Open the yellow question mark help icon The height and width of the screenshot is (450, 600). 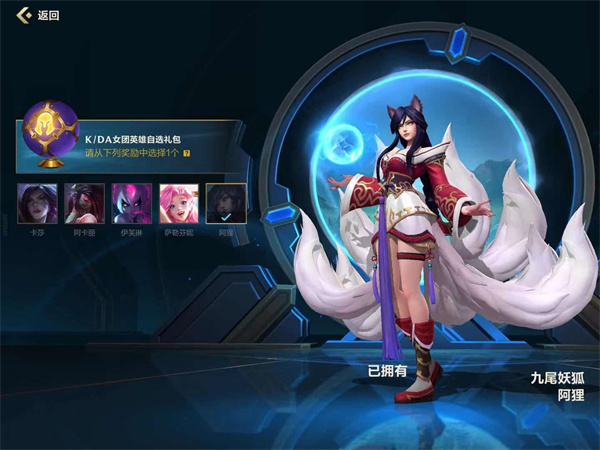click(187, 154)
